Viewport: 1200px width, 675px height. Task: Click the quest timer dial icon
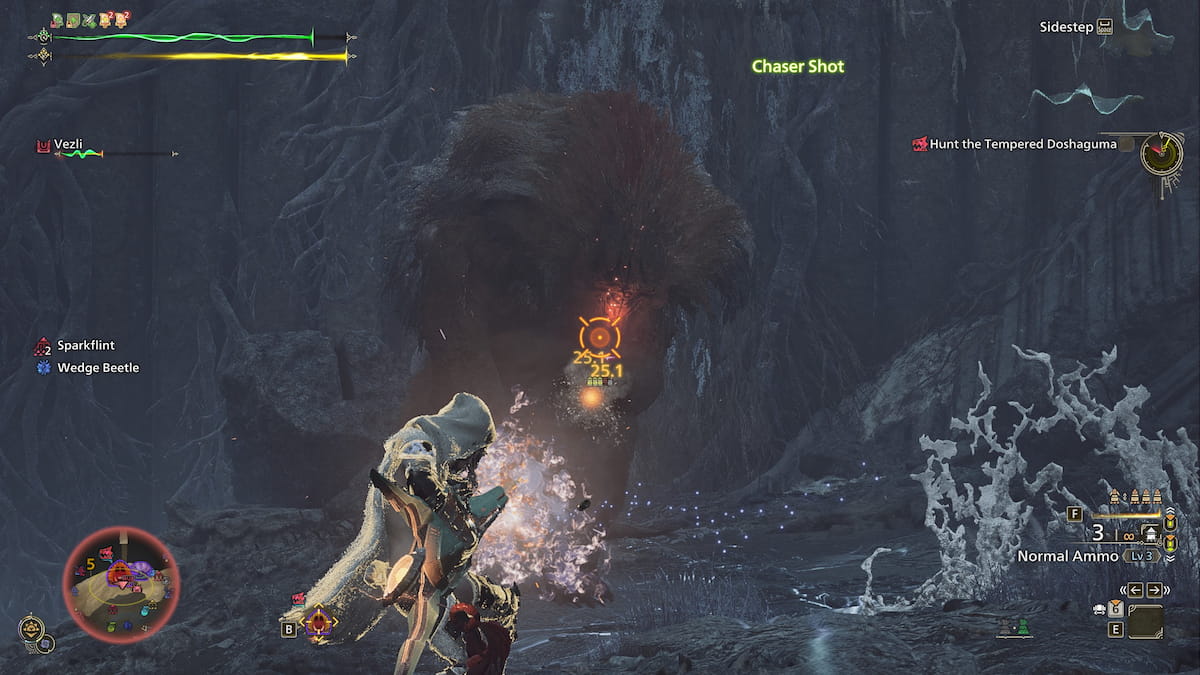click(1161, 153)
